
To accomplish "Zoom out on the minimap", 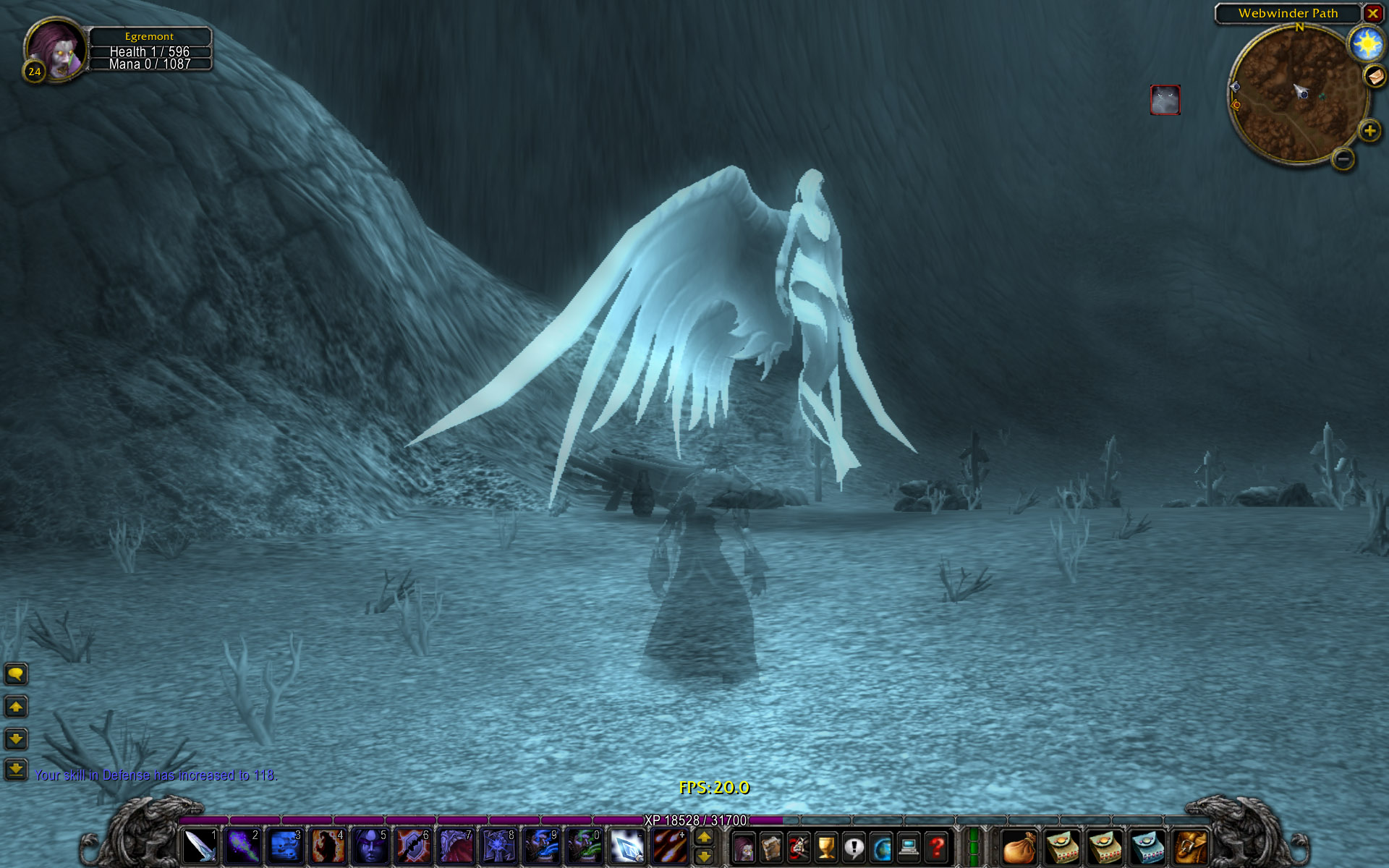I will 1343,158.
